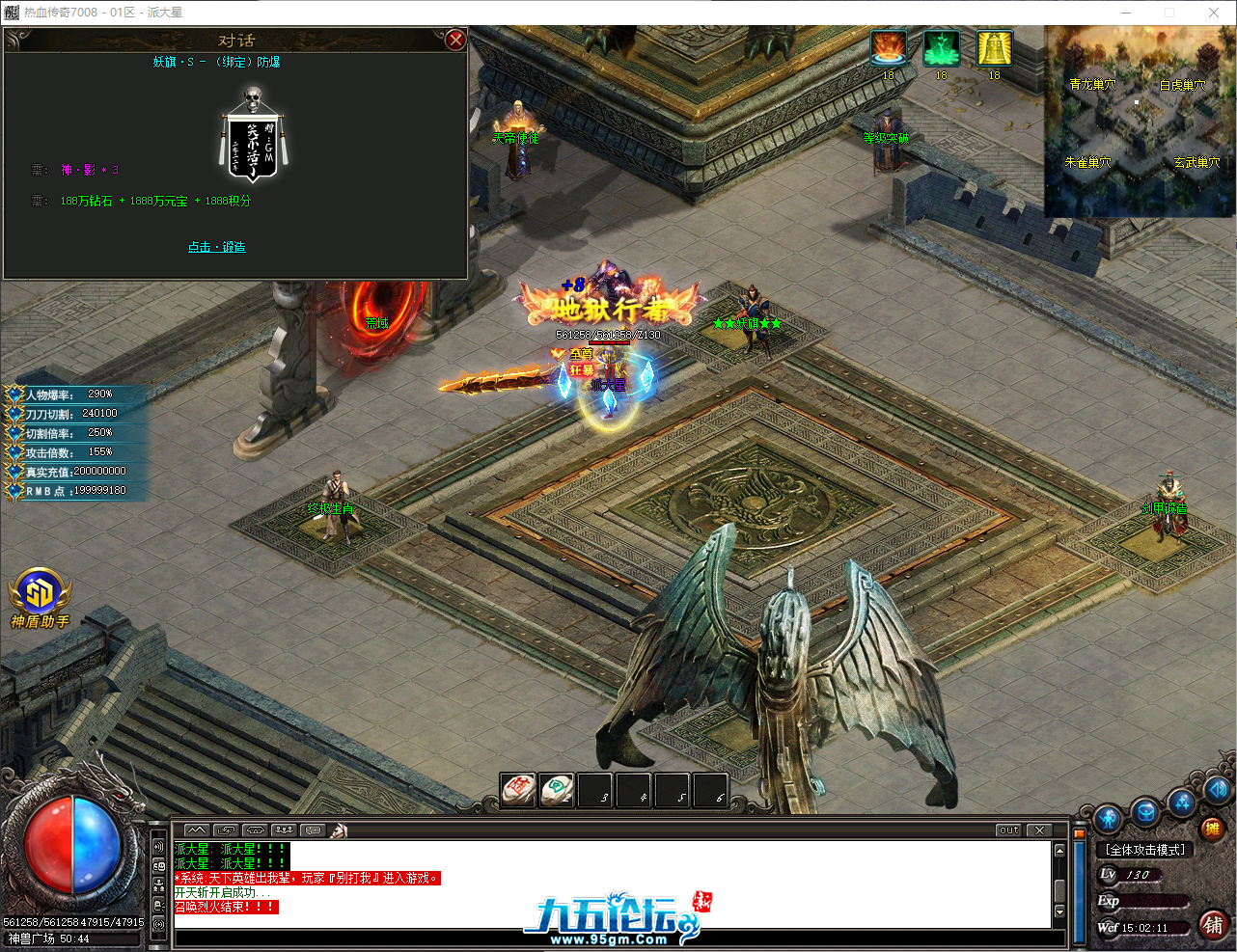The image size is (1237, 952).
Task: Open the inventory bag icon
Action: tap(1143, 811)
